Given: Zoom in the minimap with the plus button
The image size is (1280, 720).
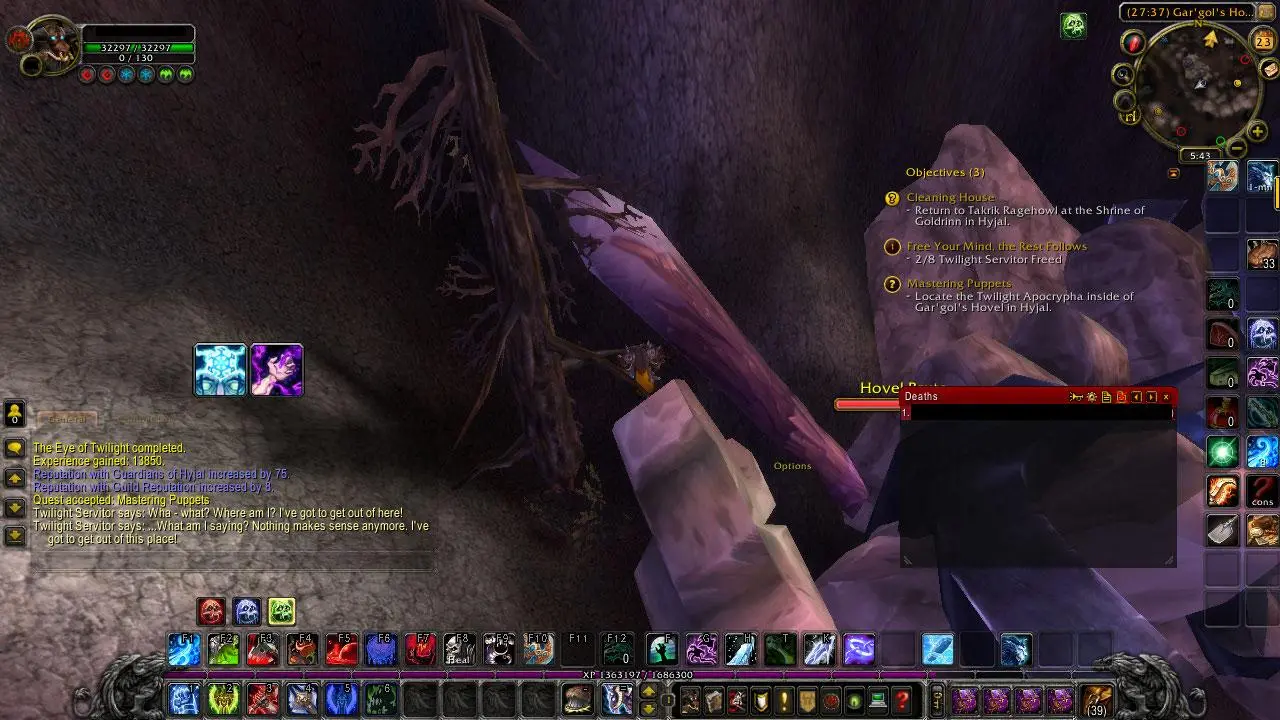Looking at the screenshot, I should click(1257, 132).
